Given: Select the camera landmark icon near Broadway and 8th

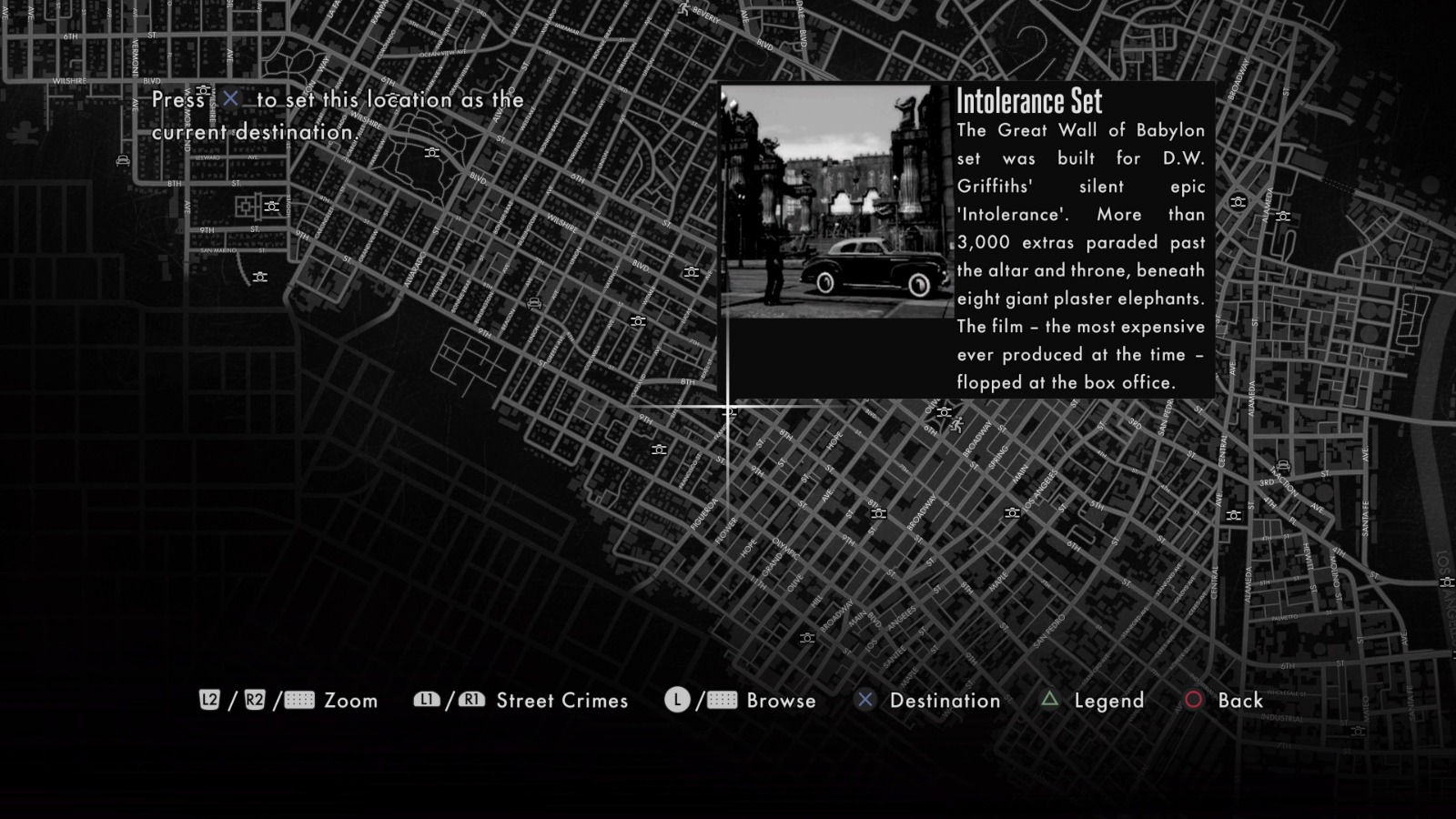Looking at the screenshot, I should coord(879,512).
